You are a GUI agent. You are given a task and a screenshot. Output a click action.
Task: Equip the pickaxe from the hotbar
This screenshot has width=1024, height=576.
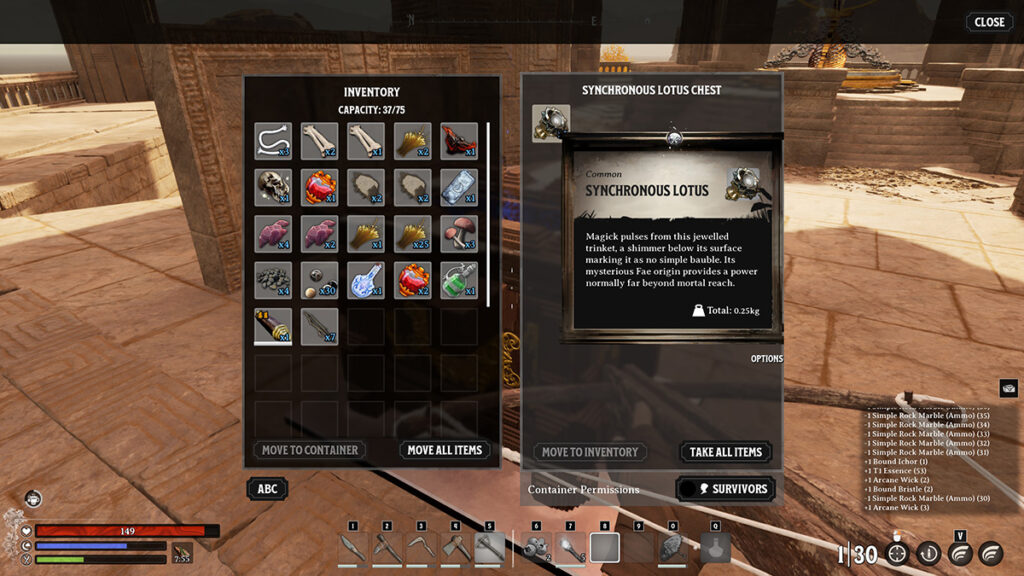coord(387,547)
